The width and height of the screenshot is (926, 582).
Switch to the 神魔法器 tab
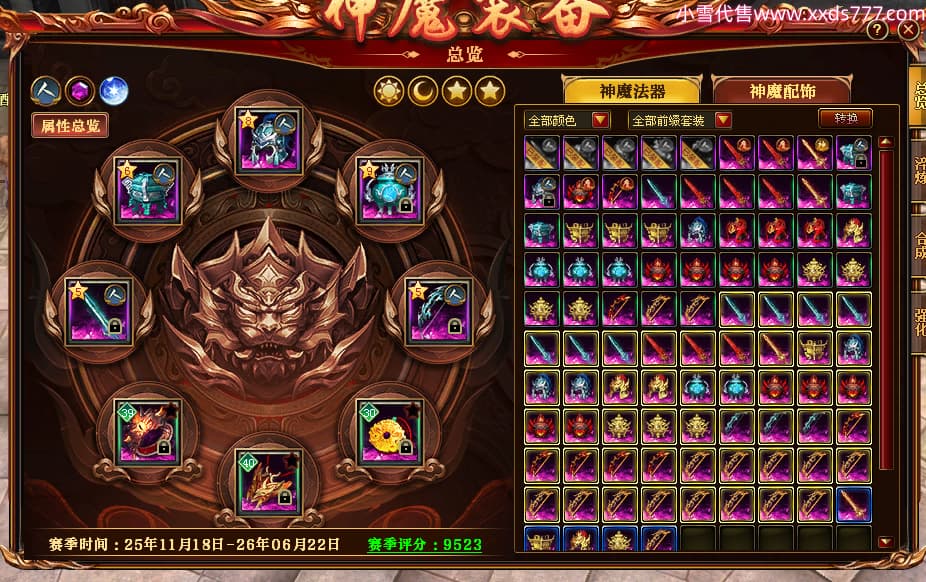point(632,91)
